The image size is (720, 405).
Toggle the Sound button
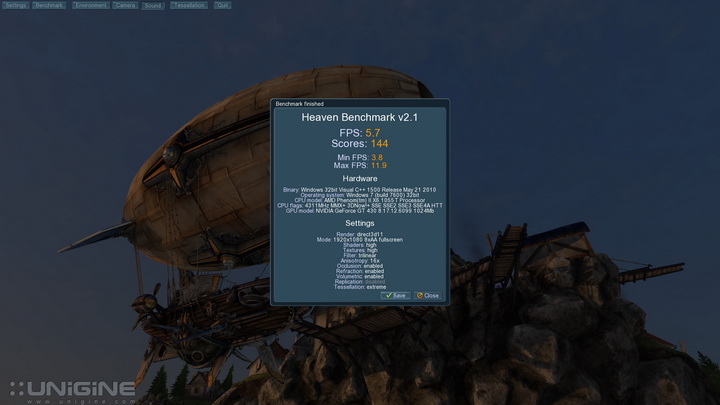152,5
